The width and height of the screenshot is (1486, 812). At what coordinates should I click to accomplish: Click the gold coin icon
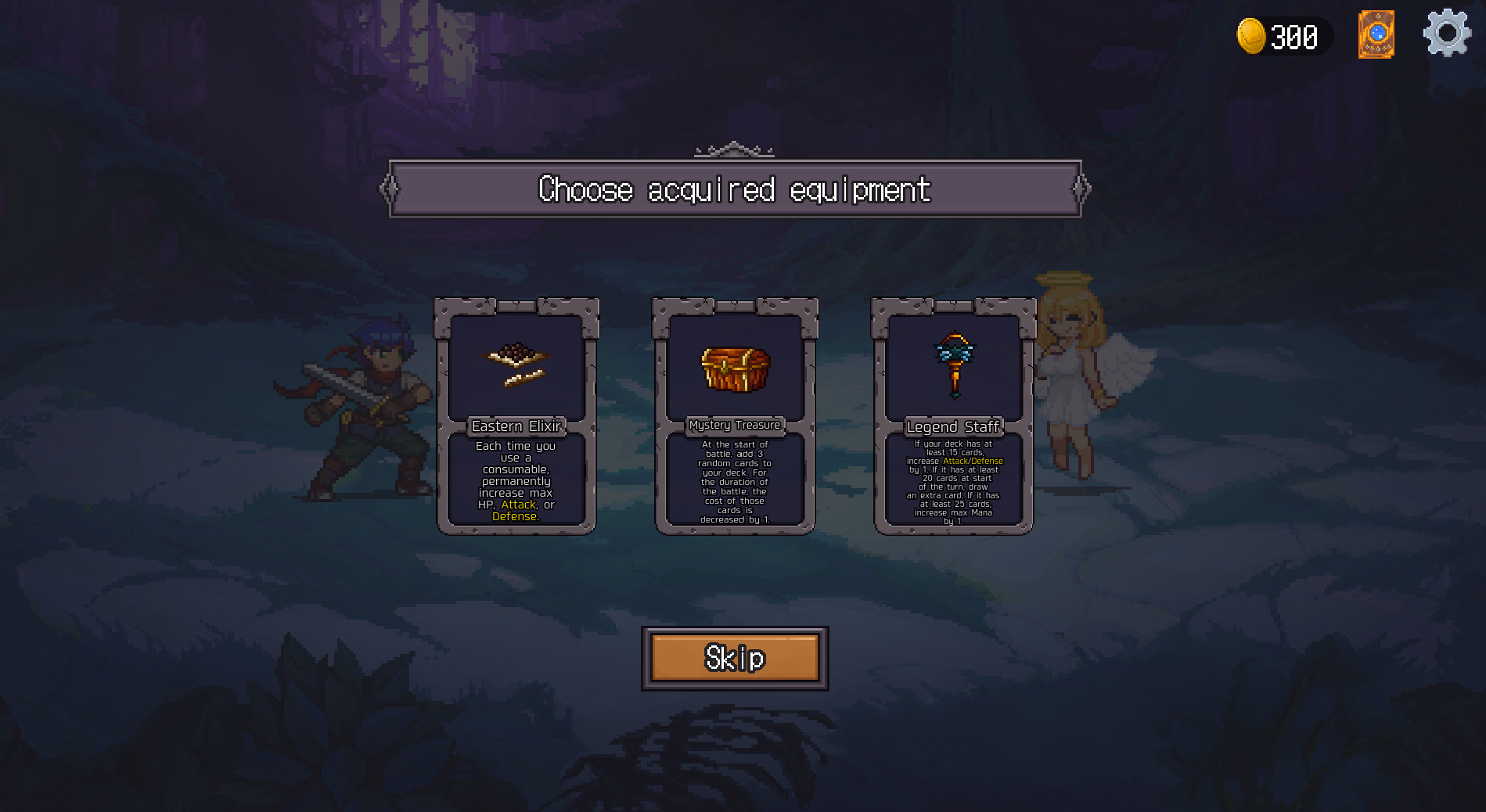[1249, 36]
